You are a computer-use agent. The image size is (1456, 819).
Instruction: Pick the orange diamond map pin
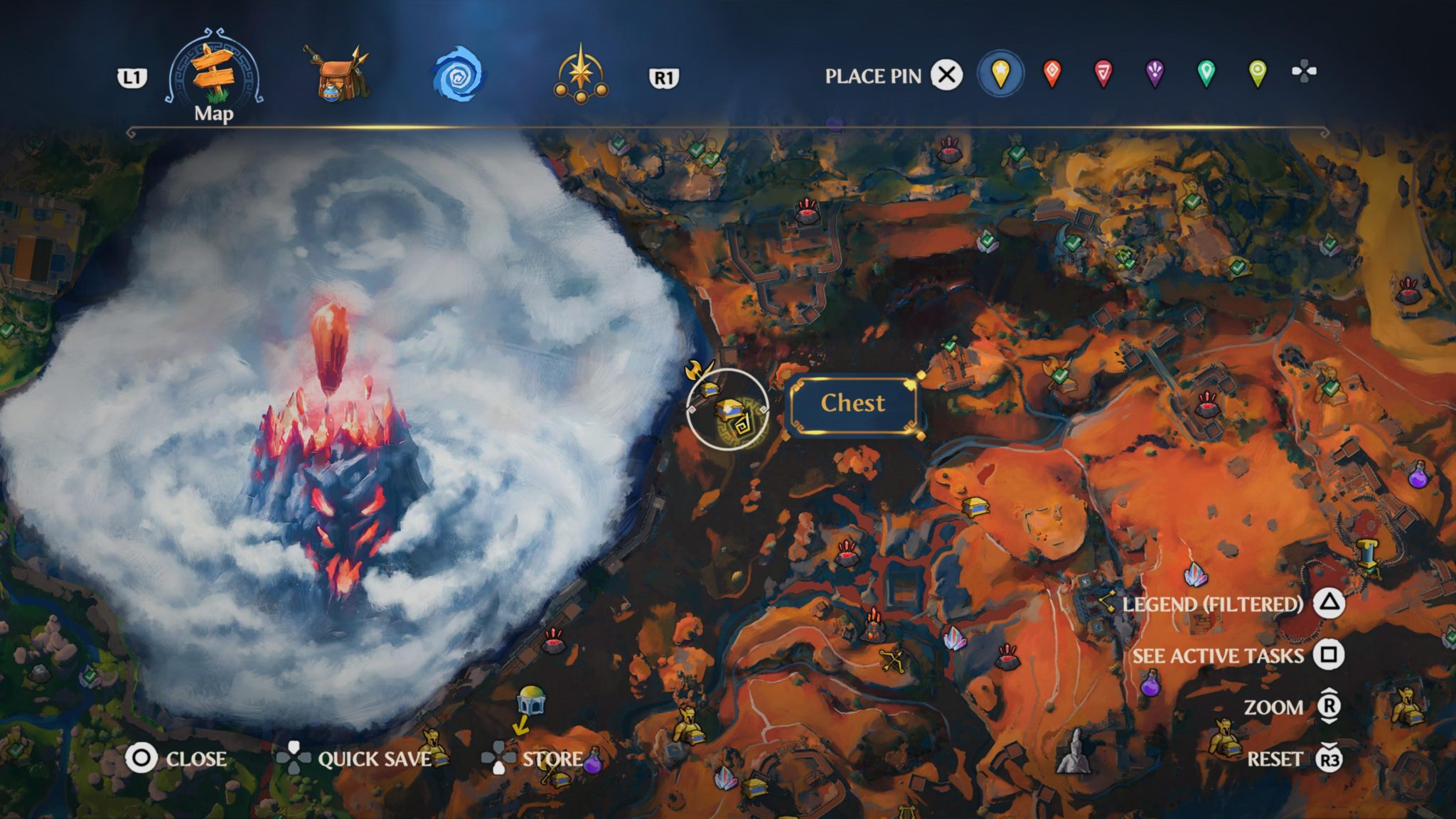coord(1052,73)
